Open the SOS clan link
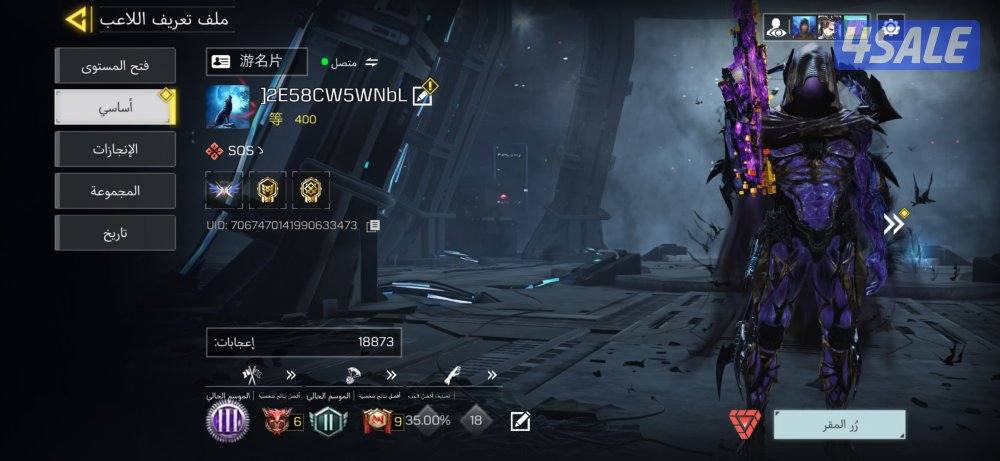Screen dimensions: 1000x461 [x=234, y=151]
